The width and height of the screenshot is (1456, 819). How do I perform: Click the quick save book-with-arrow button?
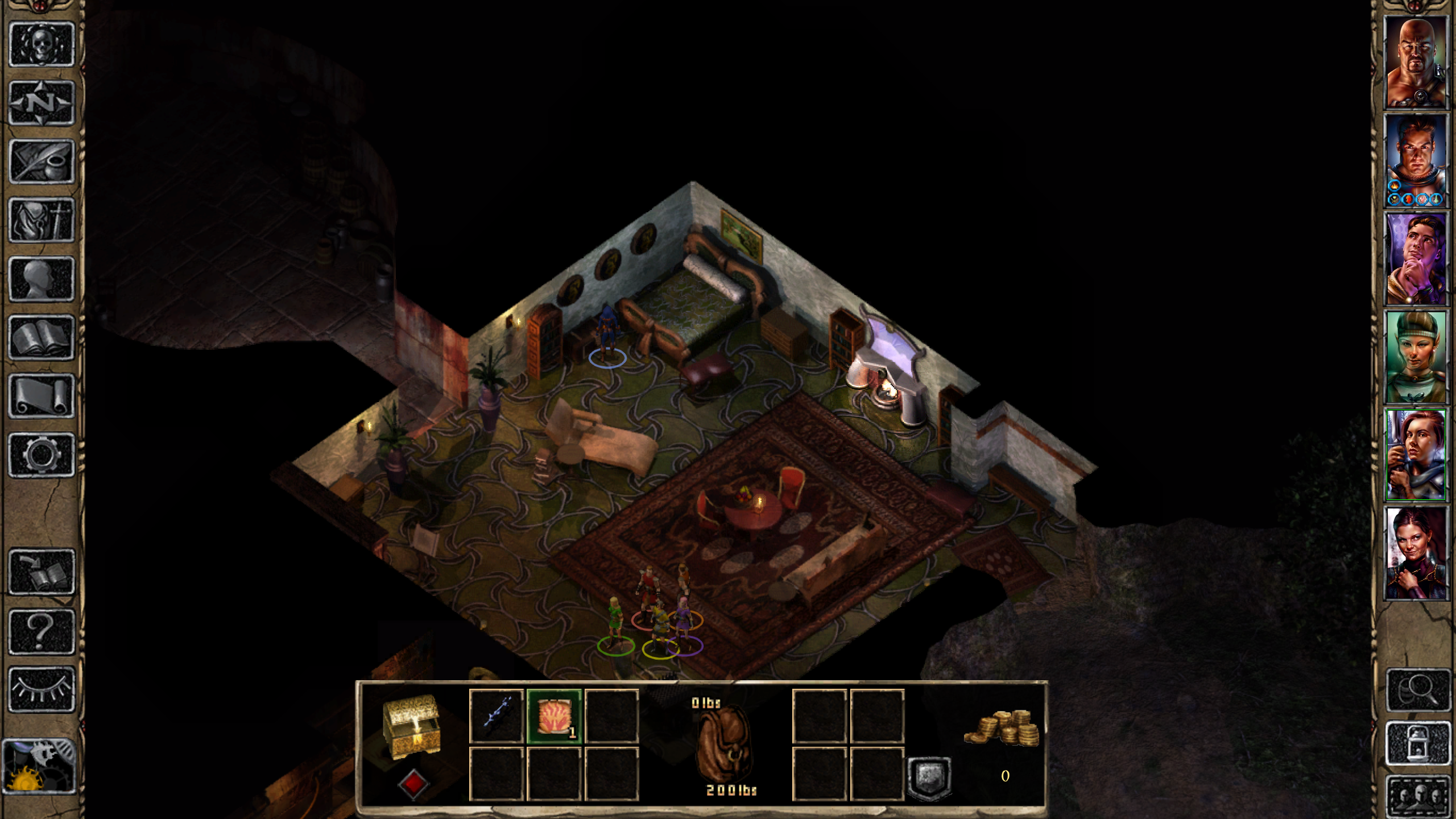(x=42, y=572)
